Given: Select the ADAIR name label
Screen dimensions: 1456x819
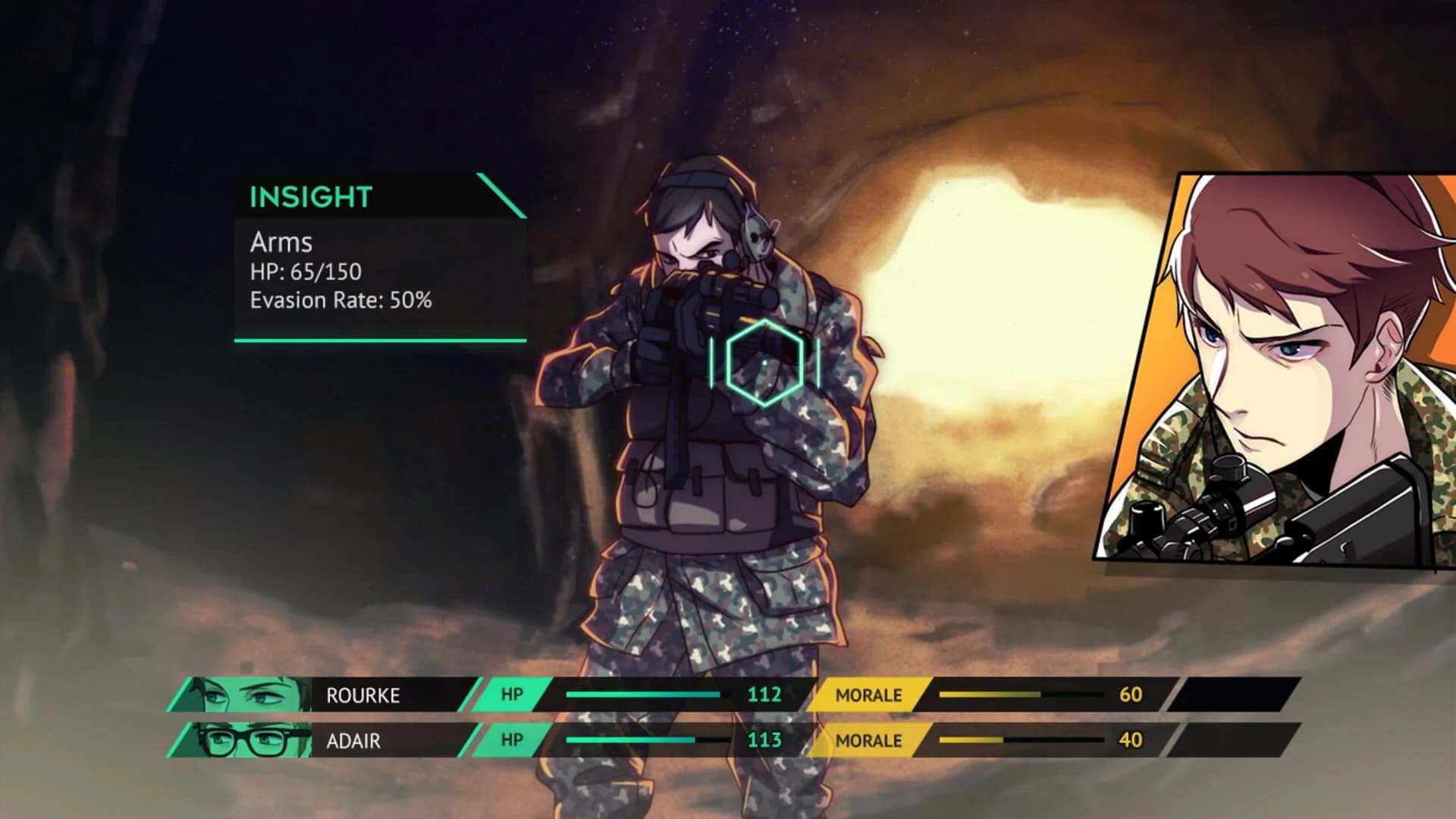Looking at the screenshot, I should tap(353, 741).
